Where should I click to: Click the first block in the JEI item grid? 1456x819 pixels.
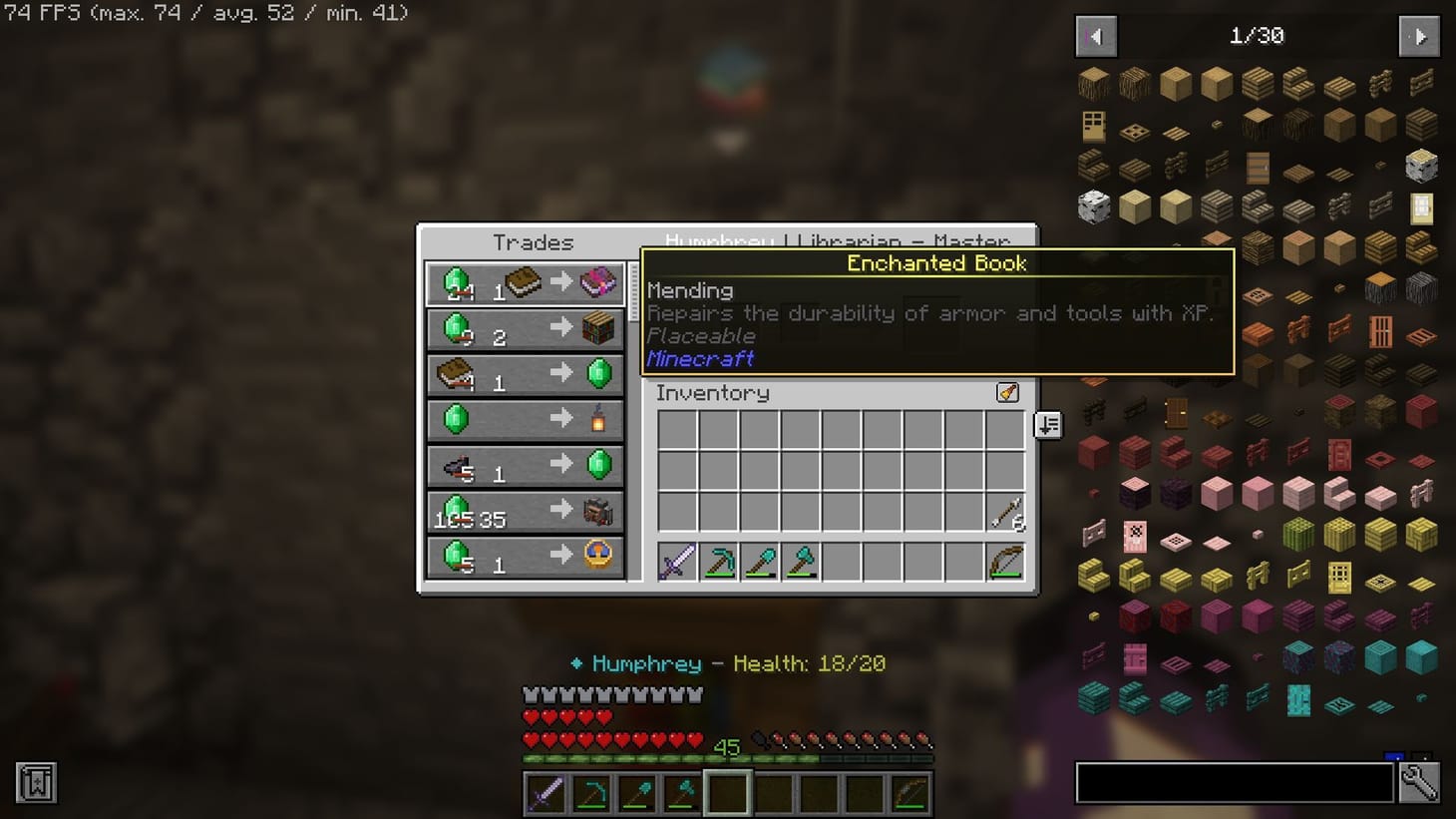coord(1093,84)
